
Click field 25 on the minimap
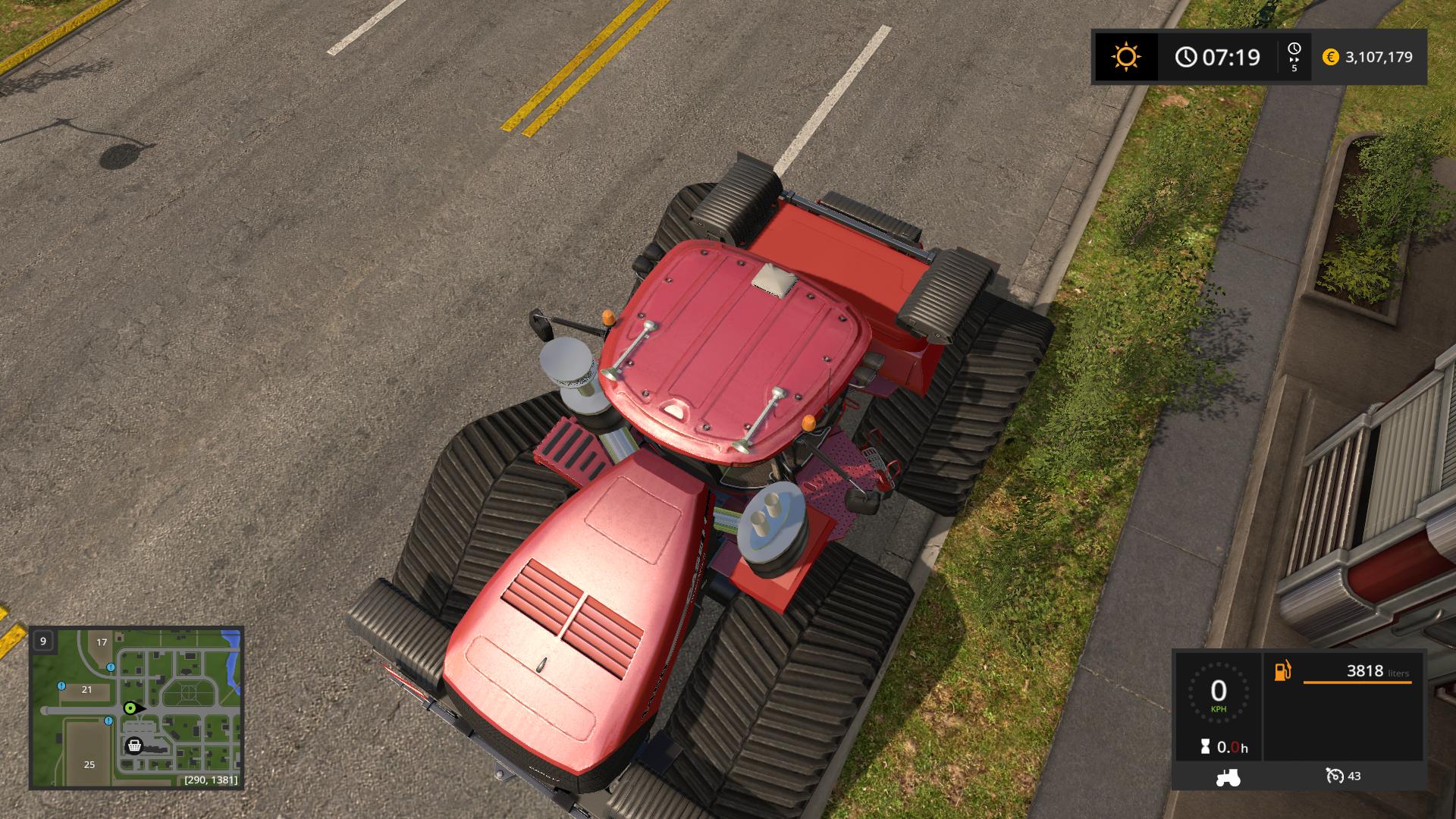(x=89, y=764)
